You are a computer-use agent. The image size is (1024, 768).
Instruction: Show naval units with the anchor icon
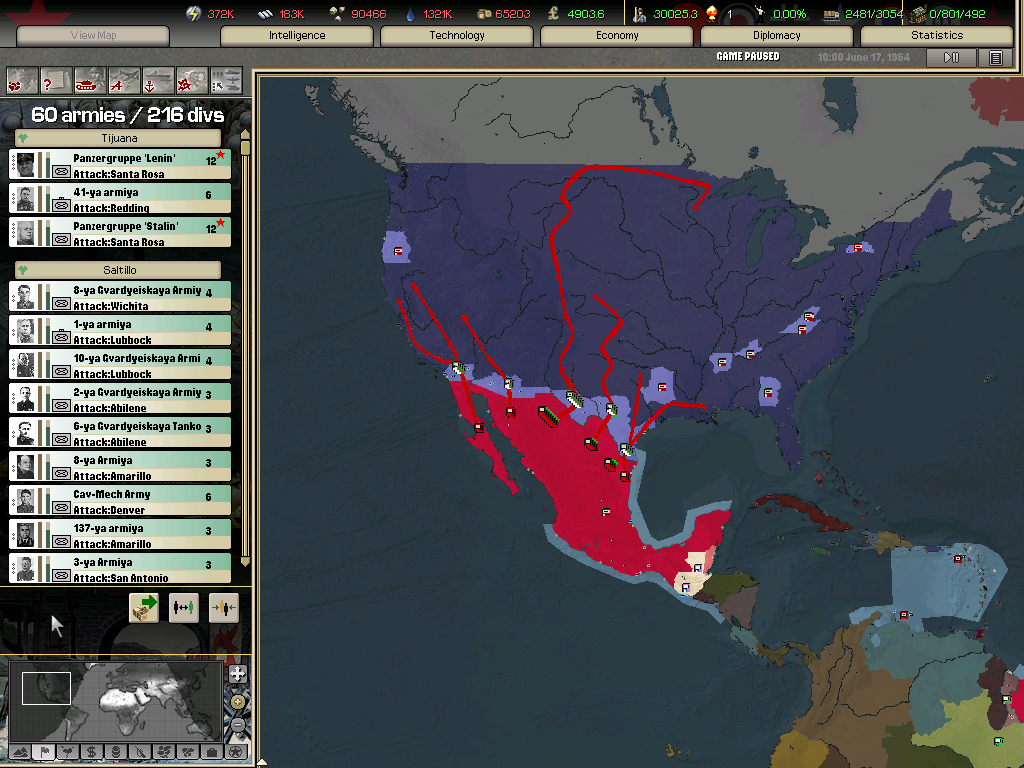(x=157, y=78)
